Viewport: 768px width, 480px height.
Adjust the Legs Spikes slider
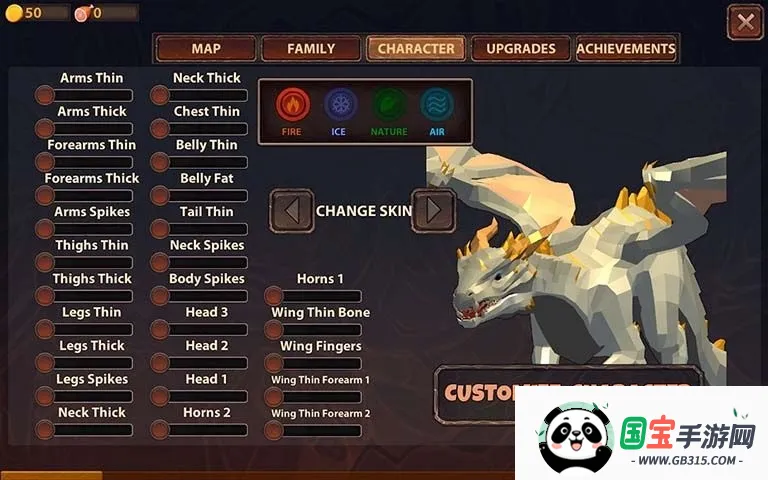(x=88, y=396)
